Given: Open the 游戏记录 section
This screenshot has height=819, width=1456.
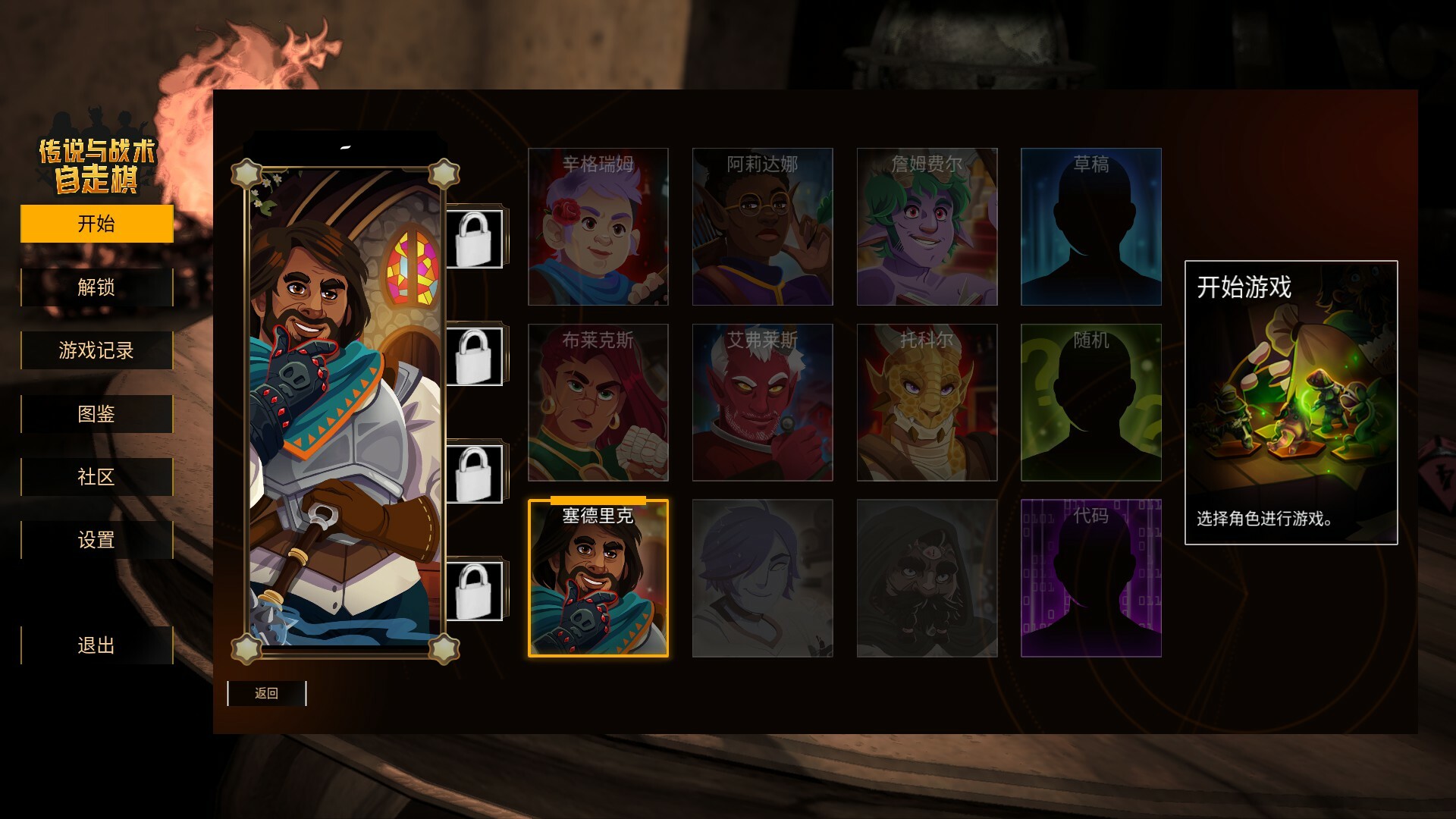Looking at the screenshot, I should point(96,350).
